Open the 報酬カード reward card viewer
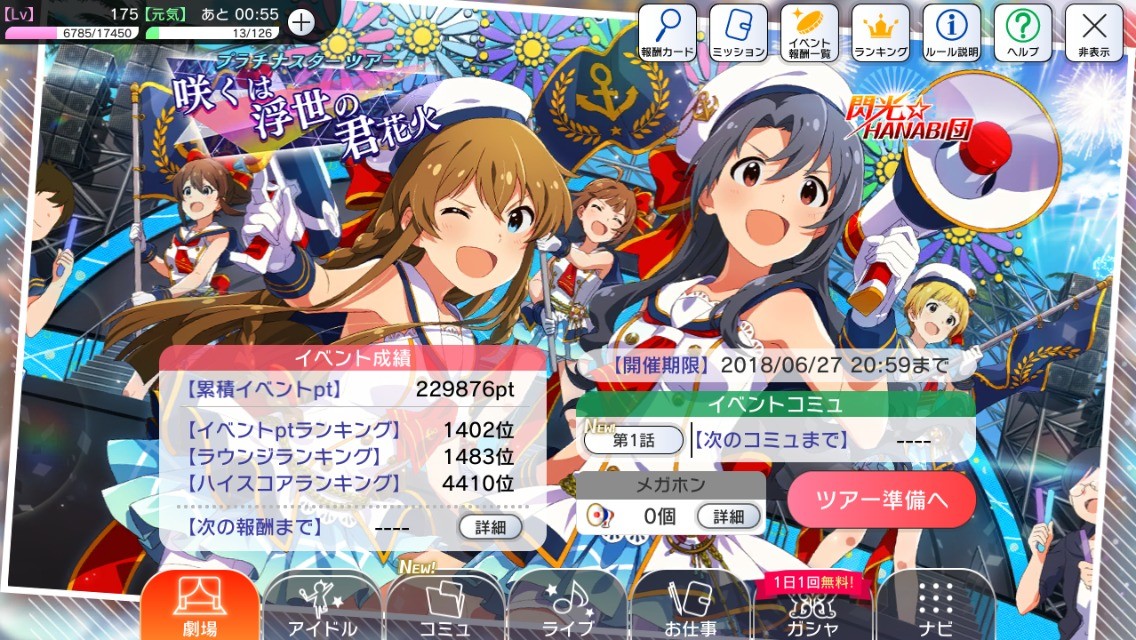1136x640 pixels. click(668, 32)
